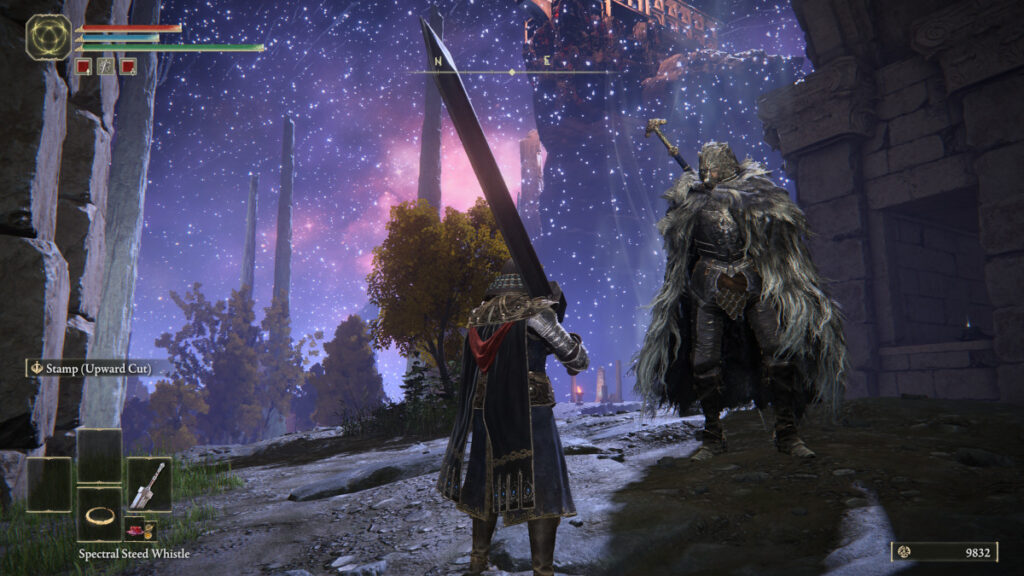Select the grey status buff icon

coord(106,67)
